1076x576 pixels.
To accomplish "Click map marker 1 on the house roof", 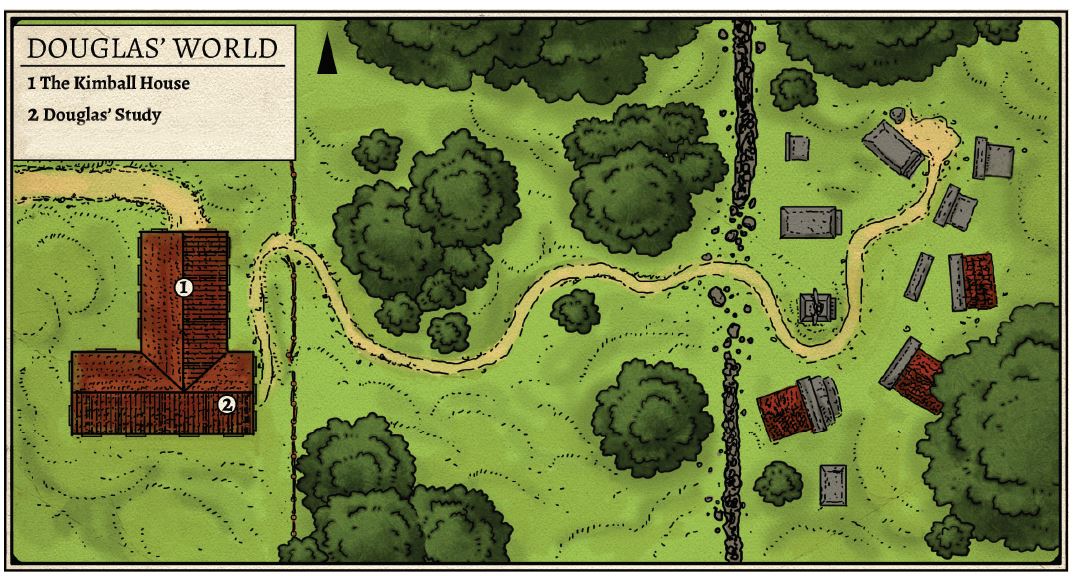I will (x=184, y=288).
